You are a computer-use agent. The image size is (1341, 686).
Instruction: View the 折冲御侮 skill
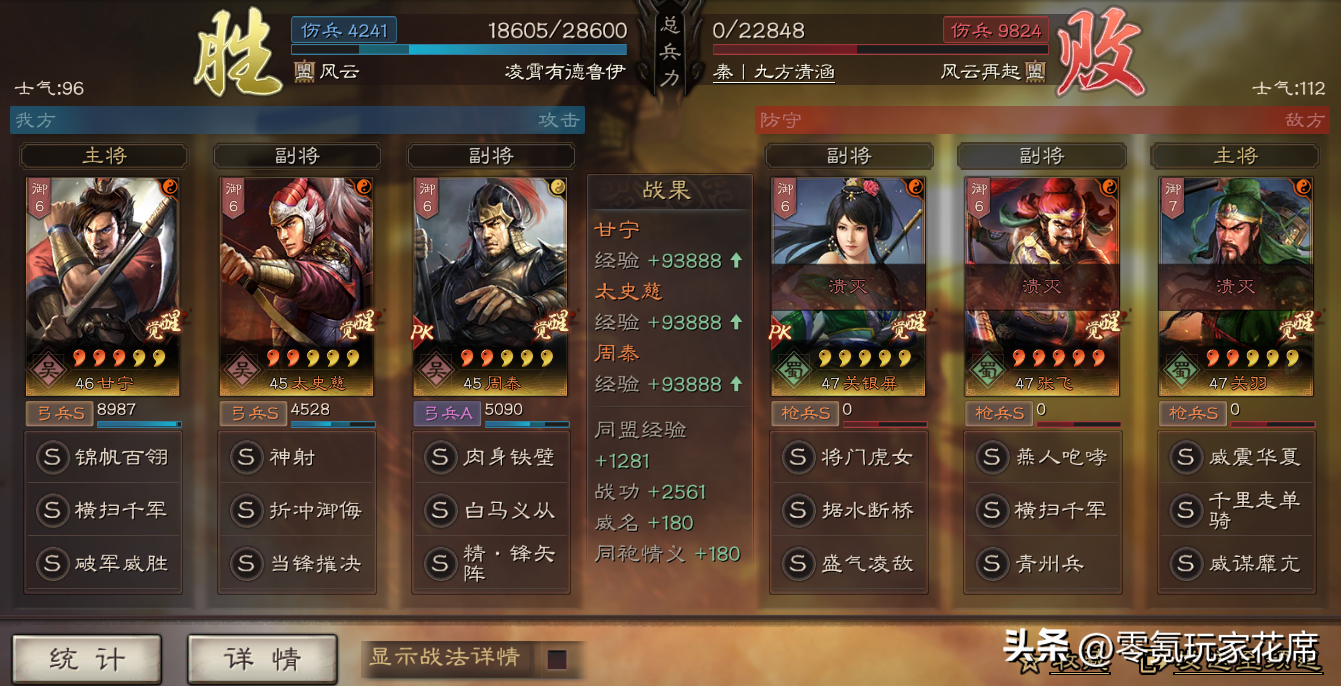pyautogui.click(x=297, y=510)
